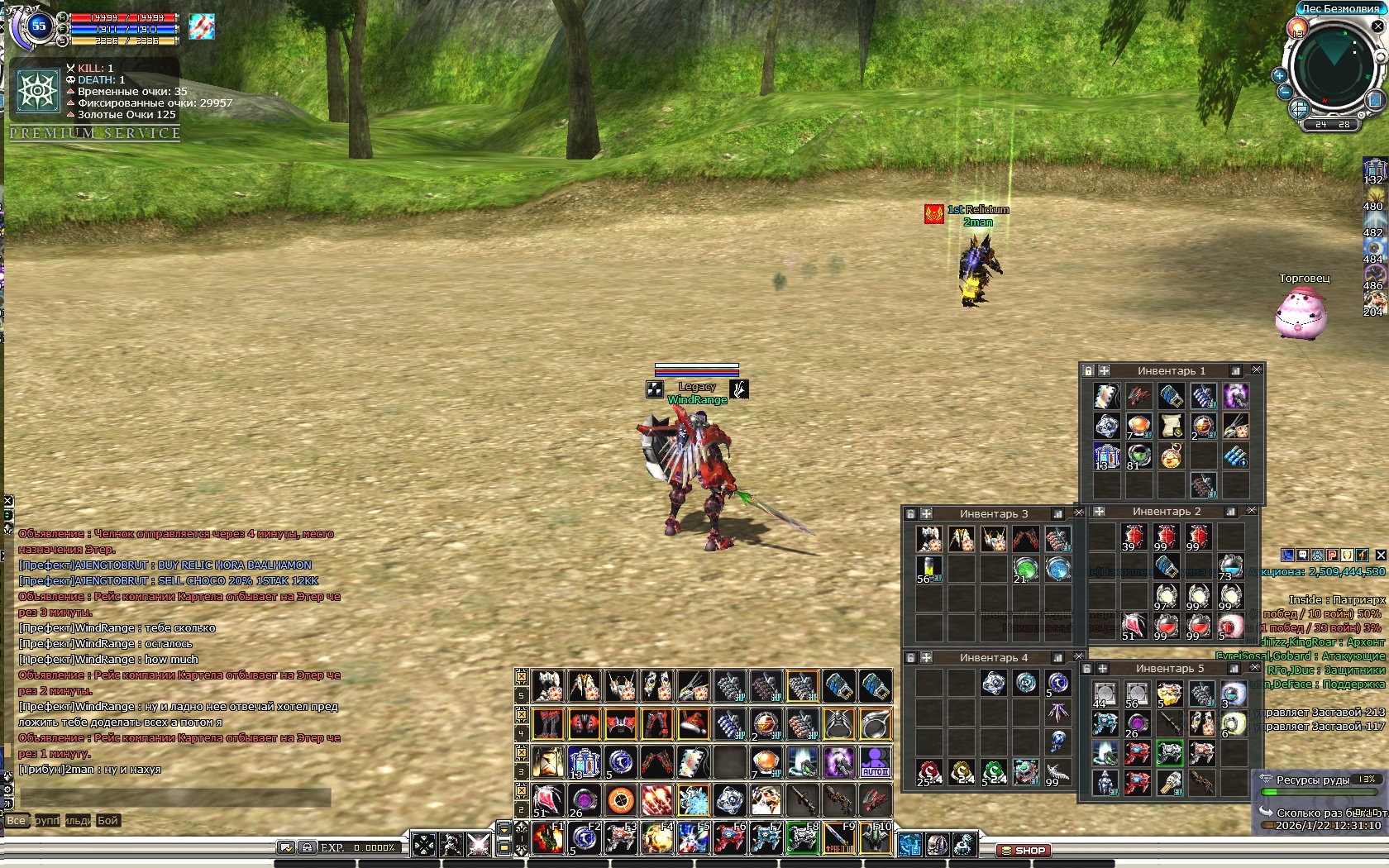Image resolution: width=1389 pixels, height=868 pixels.
Task: Select the white feather stack of 99
Action: tap(1057, 773)
